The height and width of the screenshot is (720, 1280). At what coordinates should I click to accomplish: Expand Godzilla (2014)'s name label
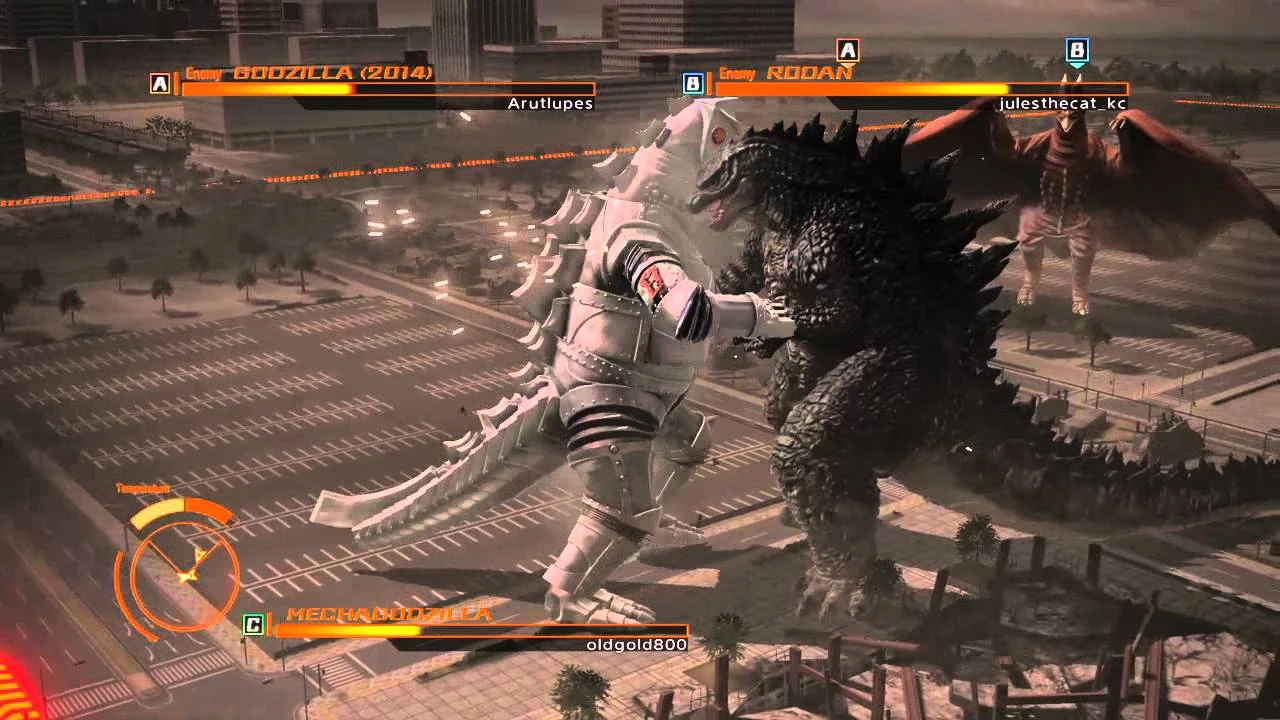pyautogui.click(x=333, y=72)
